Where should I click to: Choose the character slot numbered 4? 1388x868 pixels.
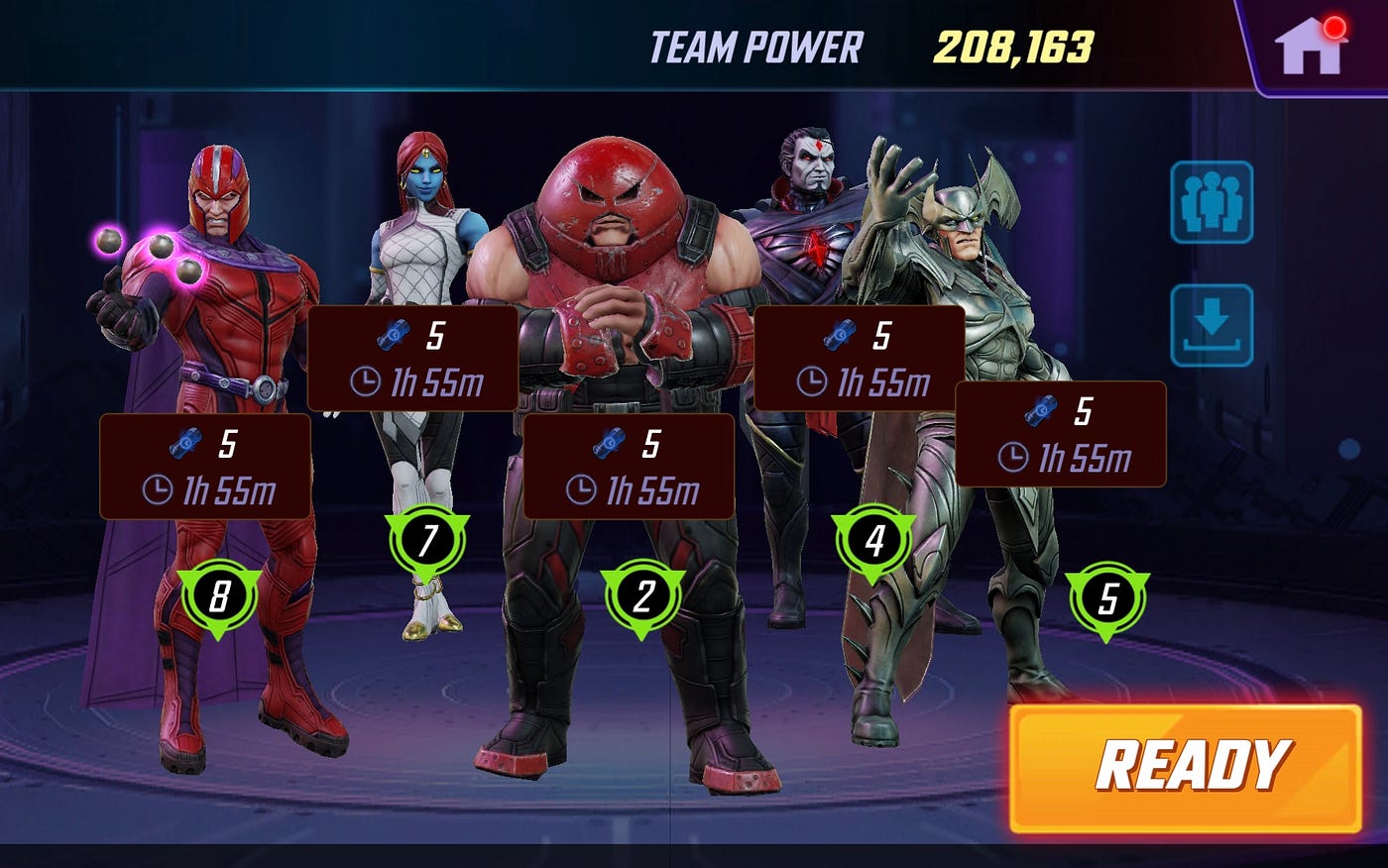873,541
